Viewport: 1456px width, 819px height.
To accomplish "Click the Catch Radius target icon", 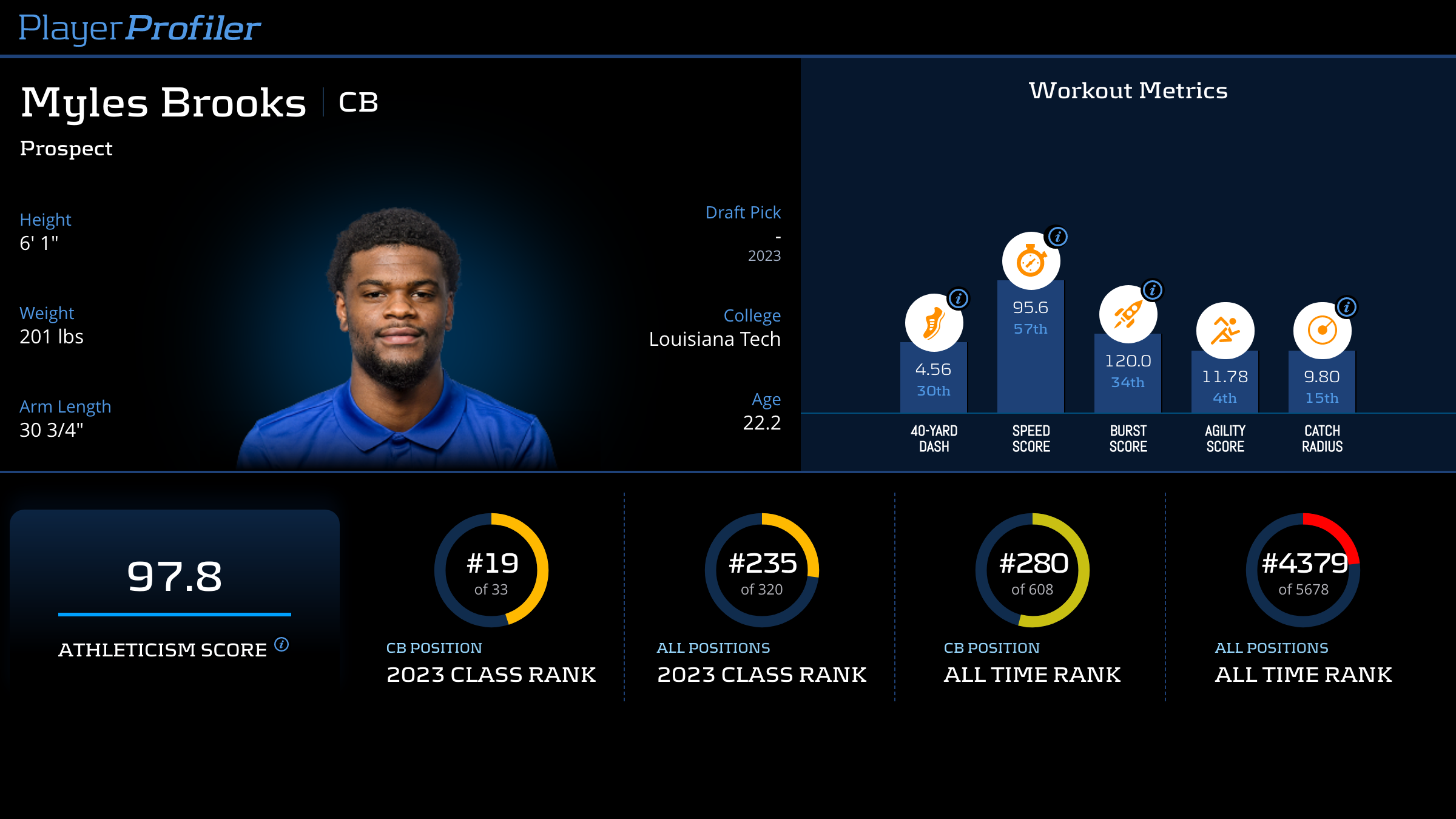I will click(1322, 331).
